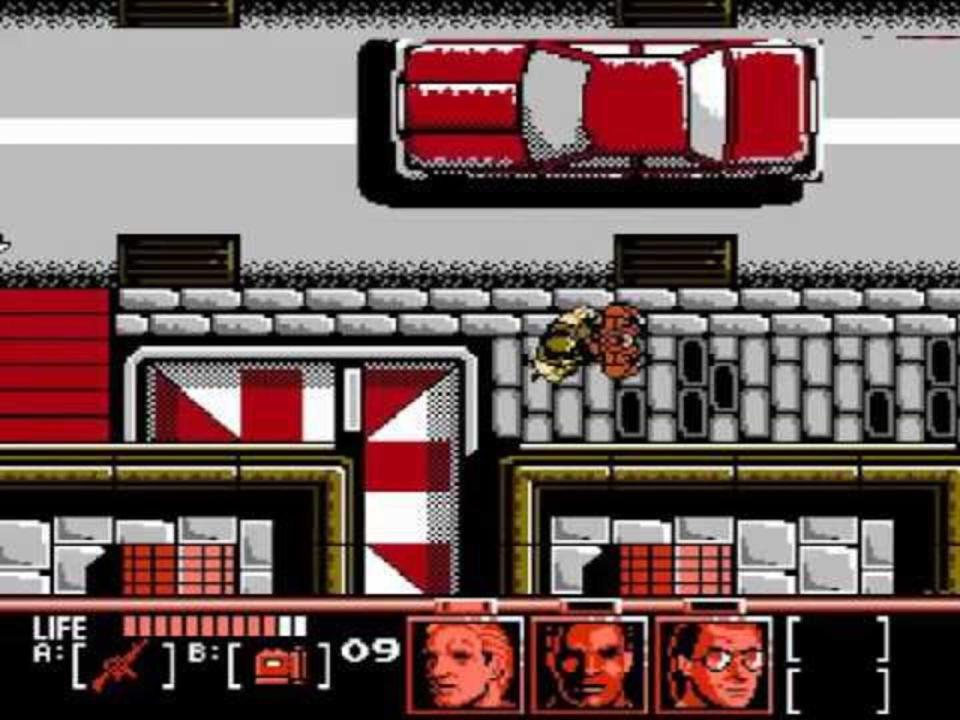This screenshot has width=960, height=720.
Task: Switch to the dark-haired agent portrait
Action: (x=589, y=664)
